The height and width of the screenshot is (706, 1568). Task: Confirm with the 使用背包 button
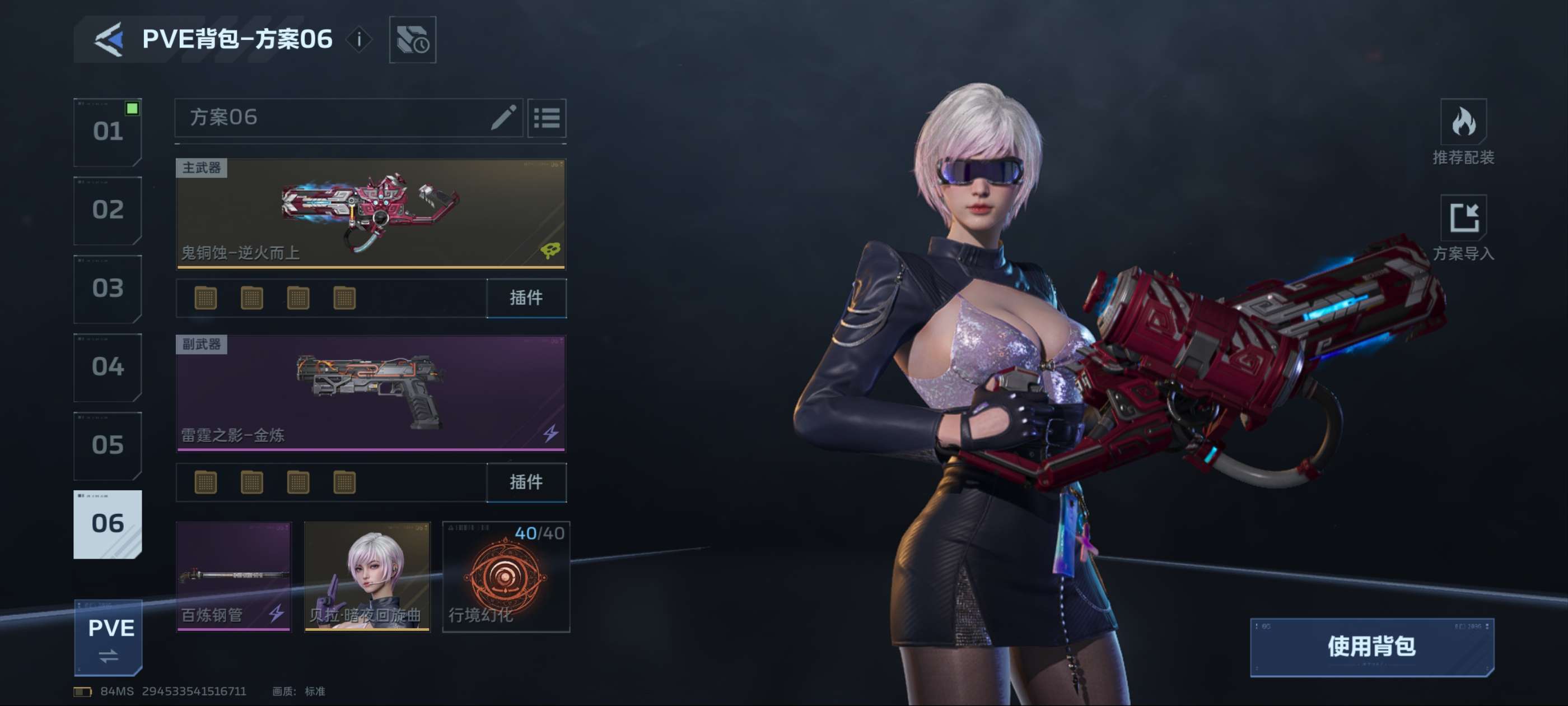1371,647
